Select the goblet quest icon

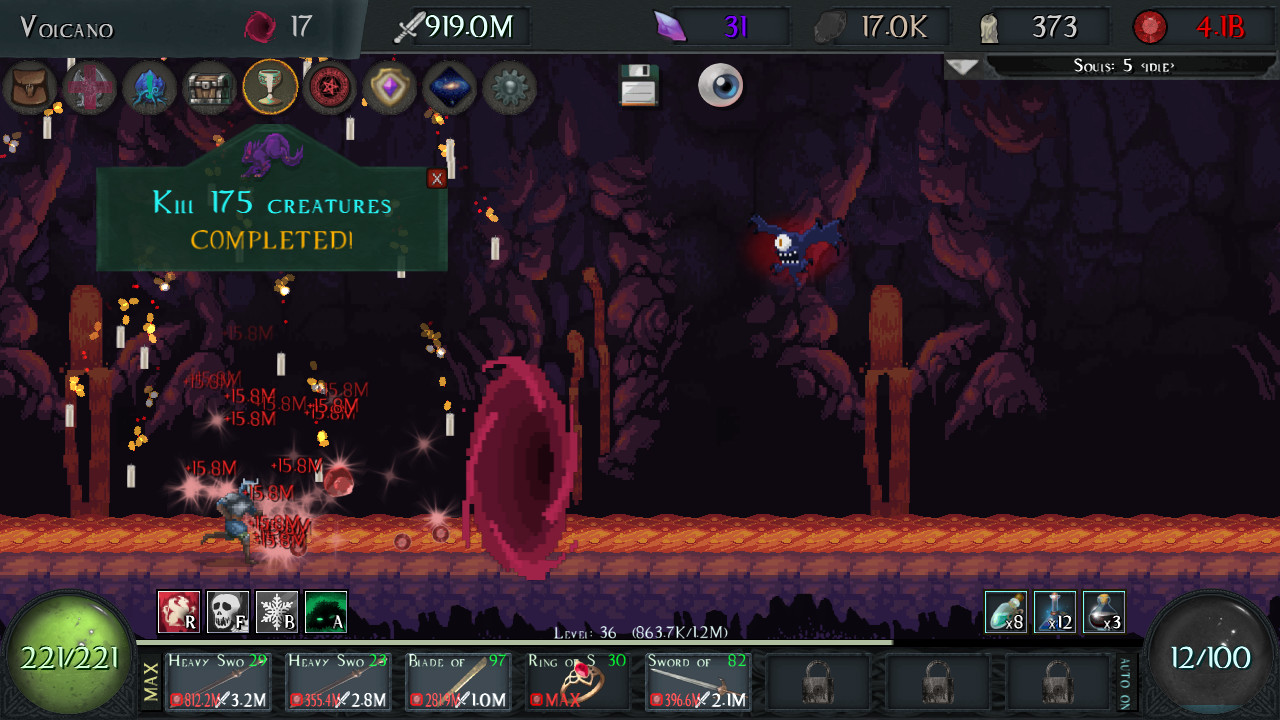(x=270, y=88)
